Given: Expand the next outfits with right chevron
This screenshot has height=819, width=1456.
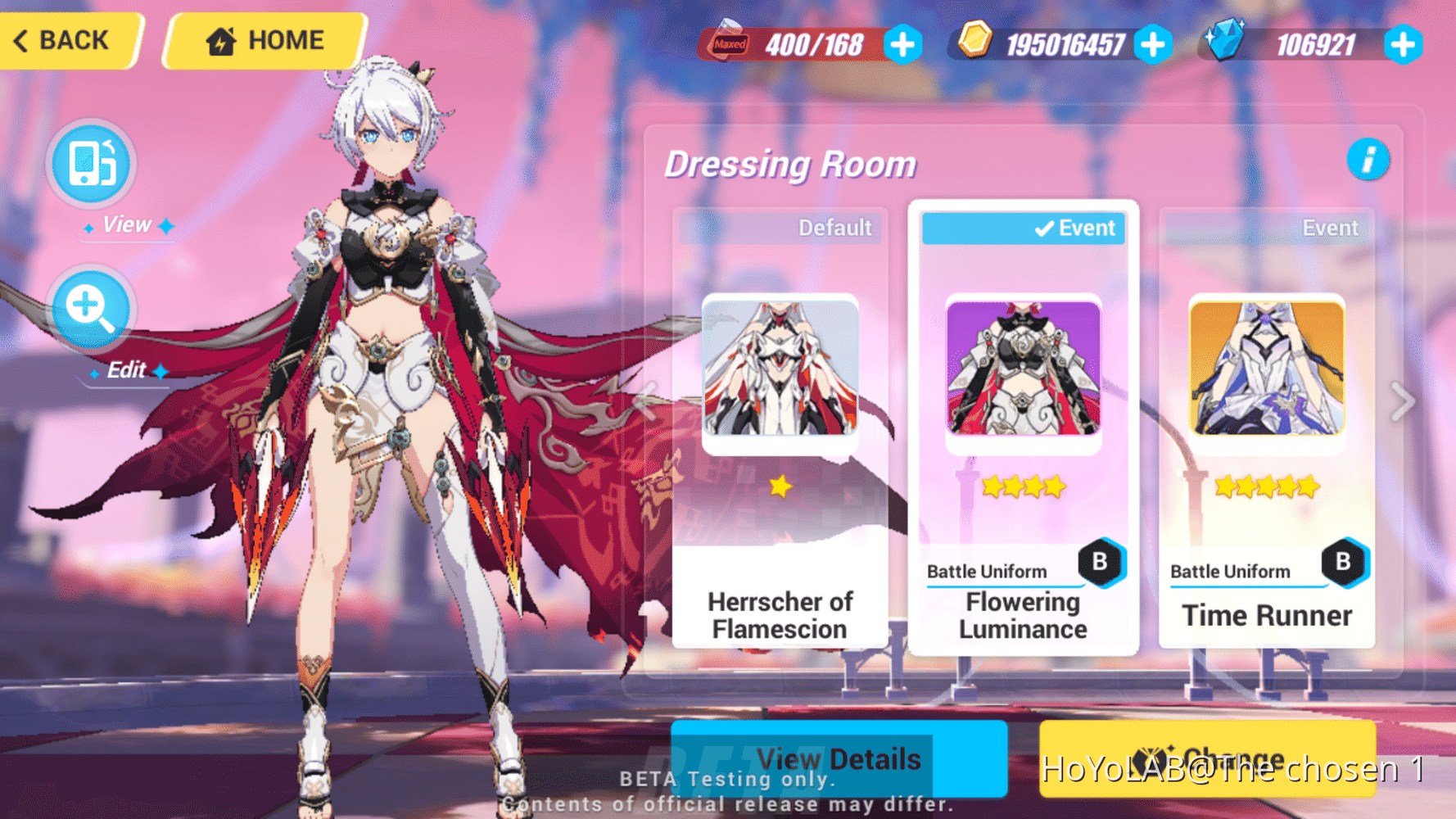Looking at the screenshot, I should 1402,401.
